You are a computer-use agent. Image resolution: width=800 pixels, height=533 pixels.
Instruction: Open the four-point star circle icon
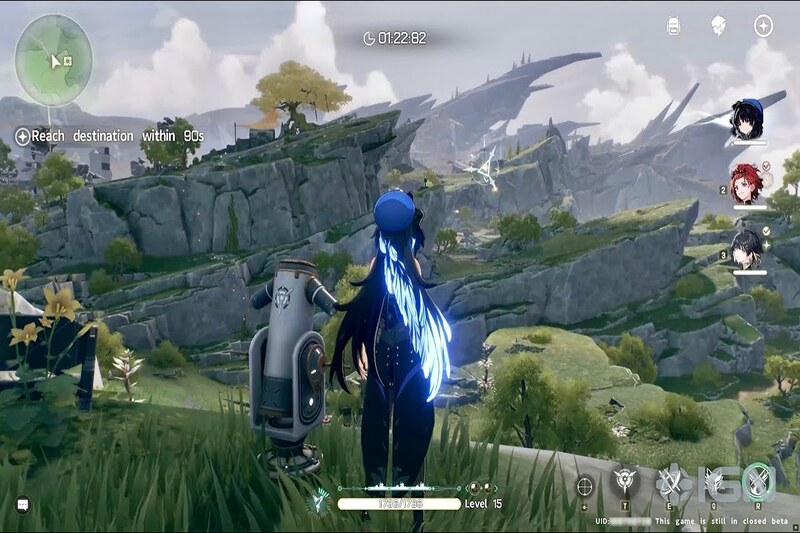point(763,26)
